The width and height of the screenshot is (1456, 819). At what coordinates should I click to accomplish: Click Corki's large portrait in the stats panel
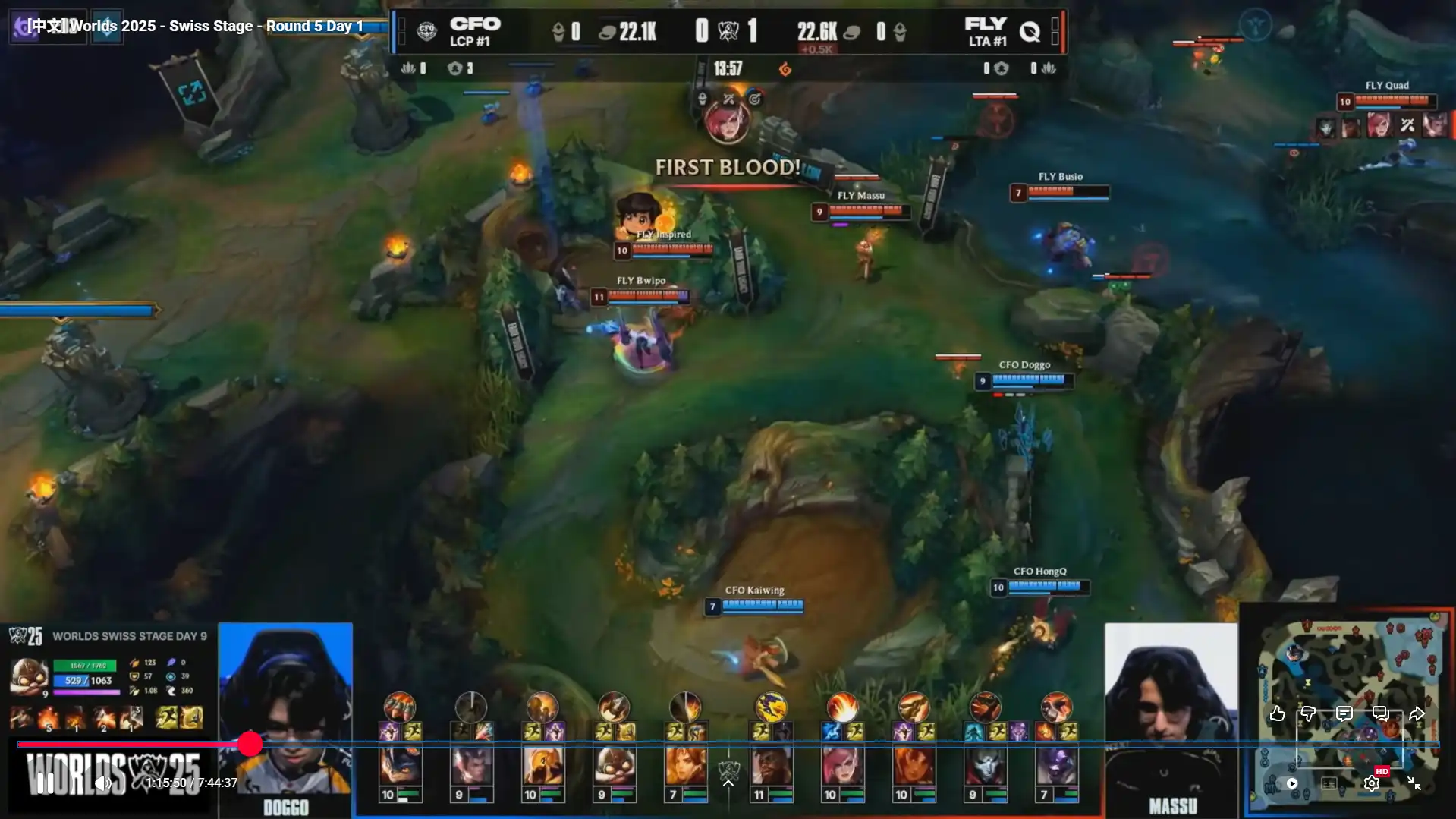point(29,675)
